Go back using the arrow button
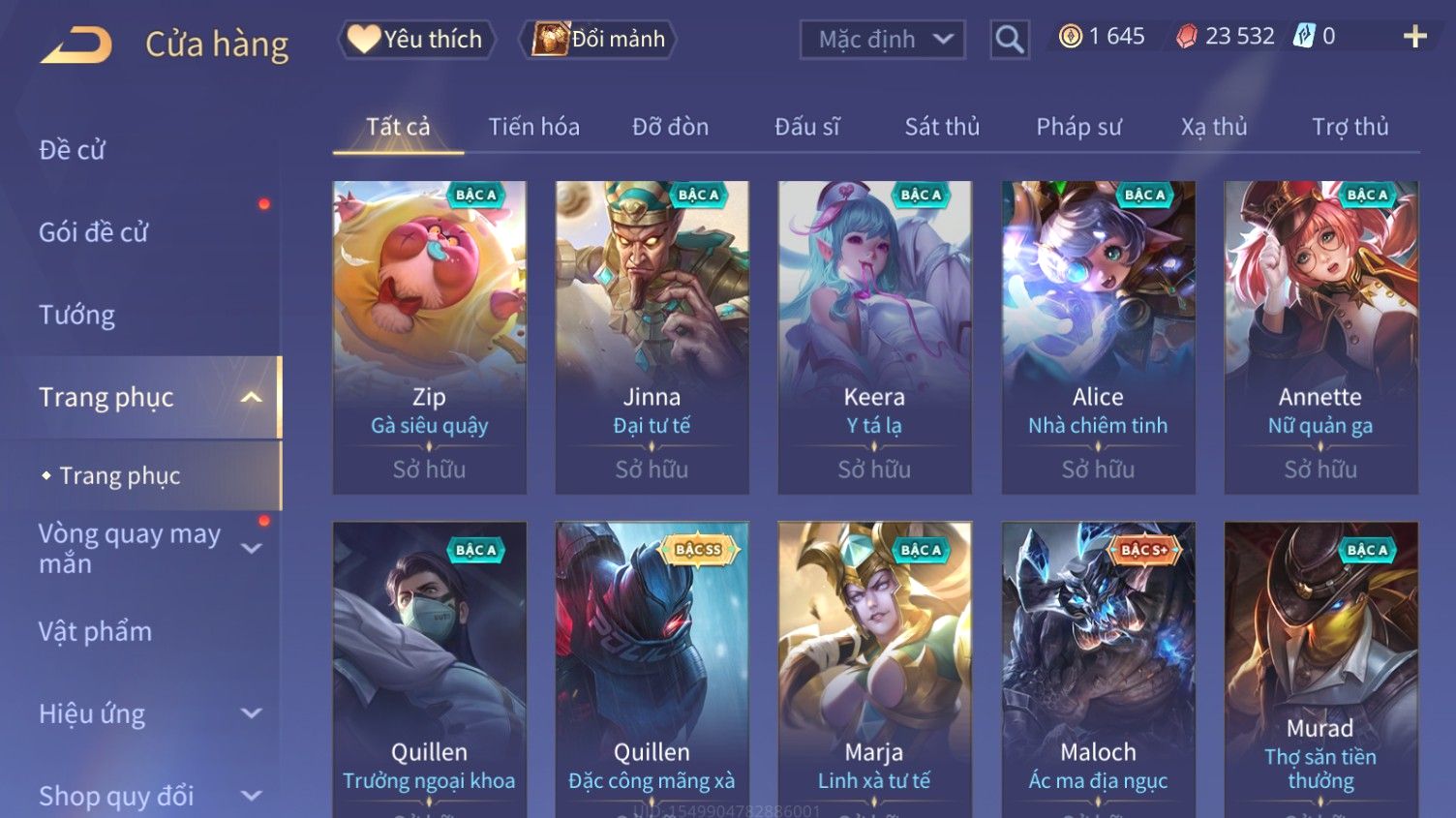Screen dimensions: 1456x818 (76, 45)
